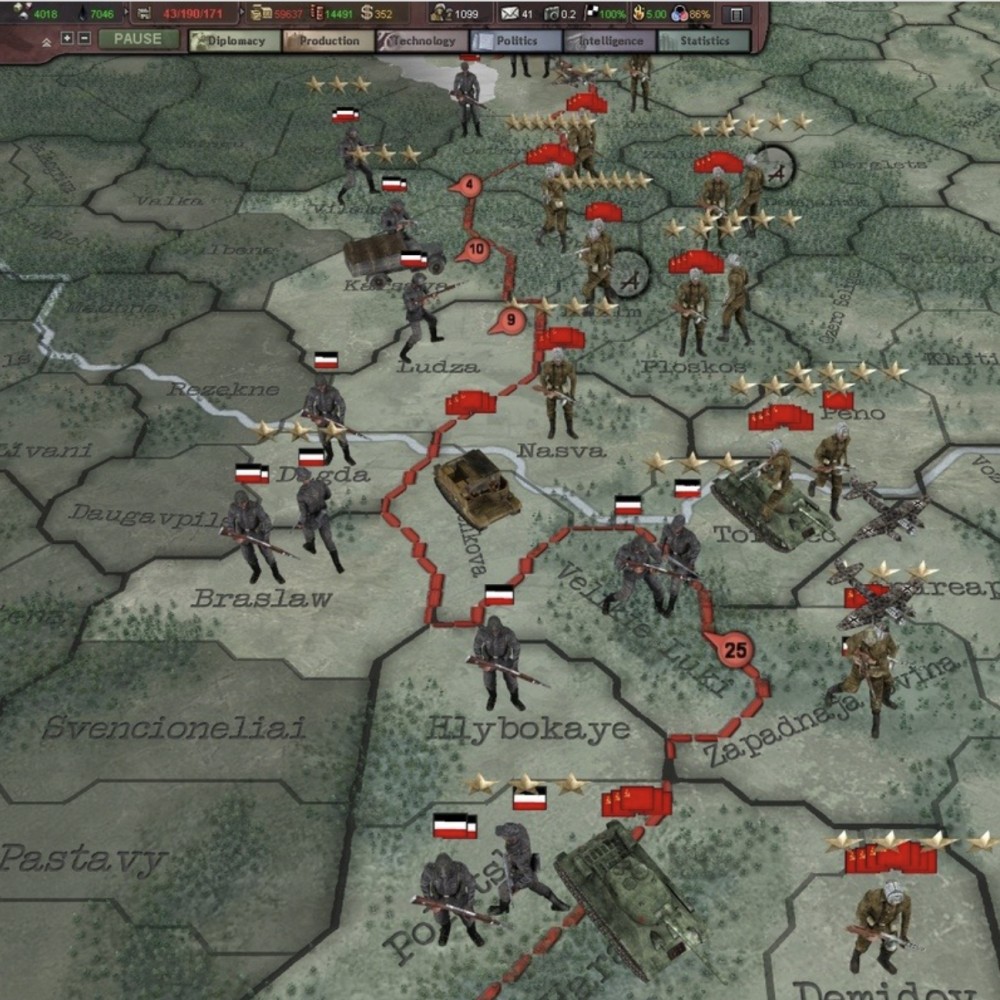Increase game speed with the plus button

[x=67, y=39]
